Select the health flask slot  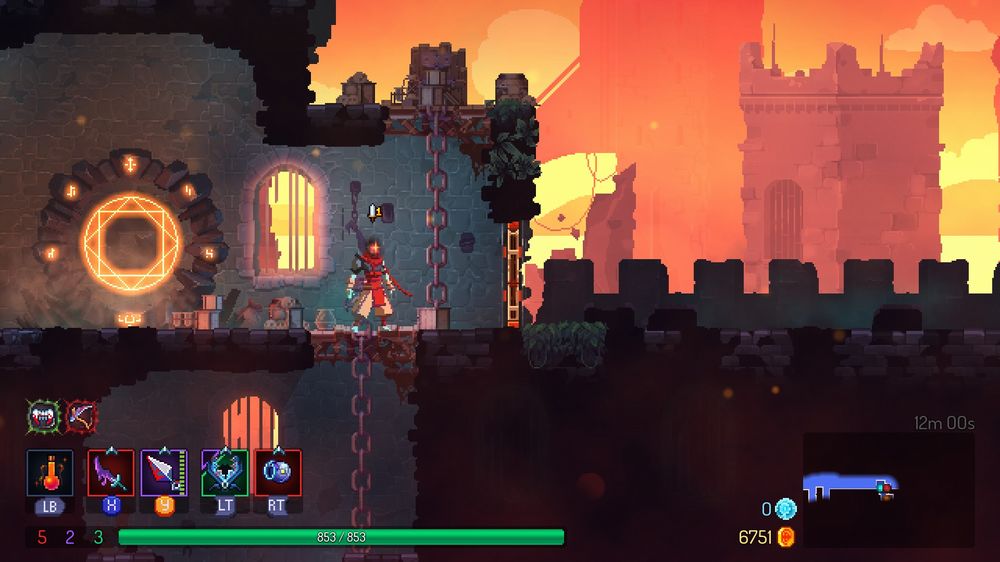[x=49, y=472]
